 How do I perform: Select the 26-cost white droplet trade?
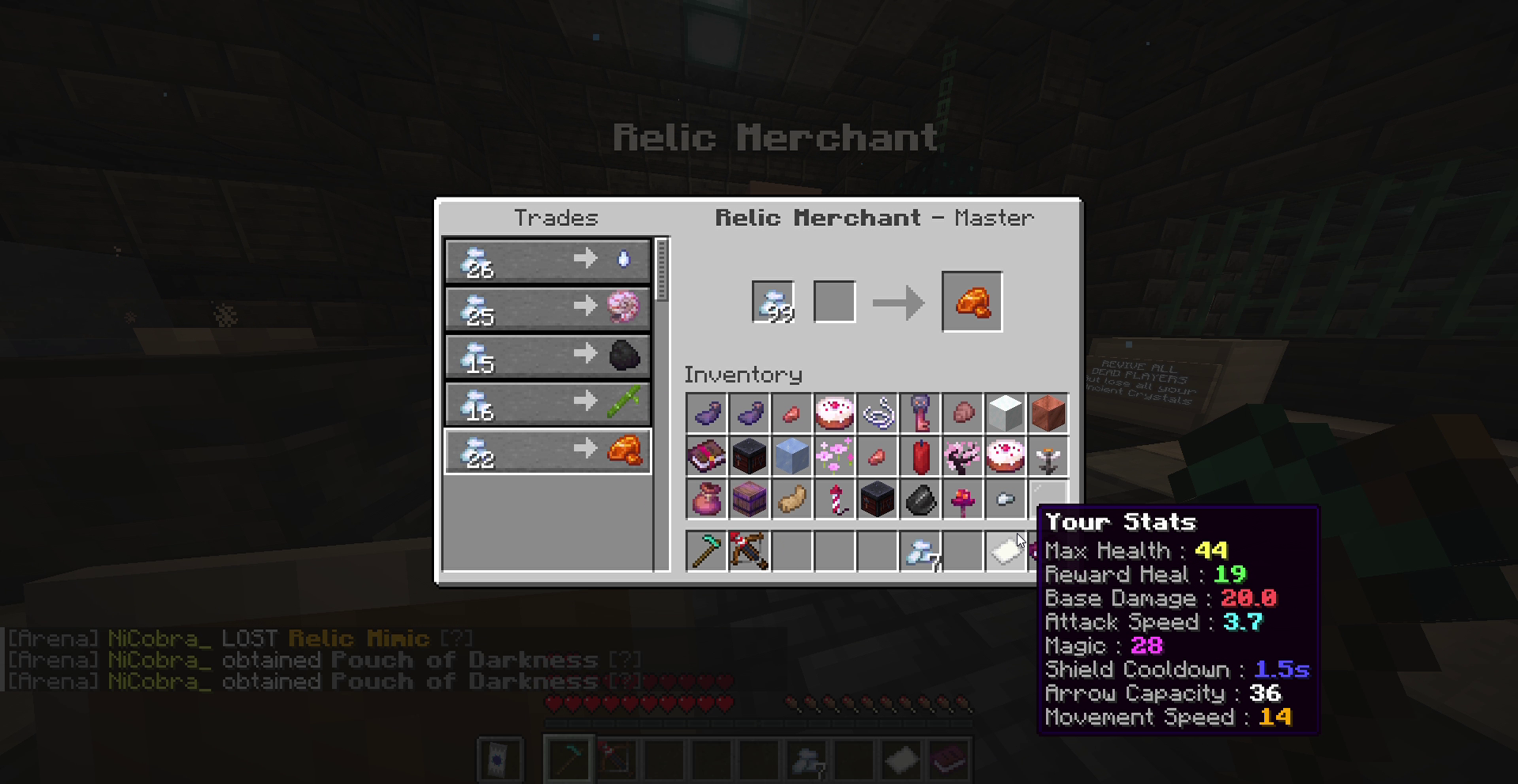(547, 261)
